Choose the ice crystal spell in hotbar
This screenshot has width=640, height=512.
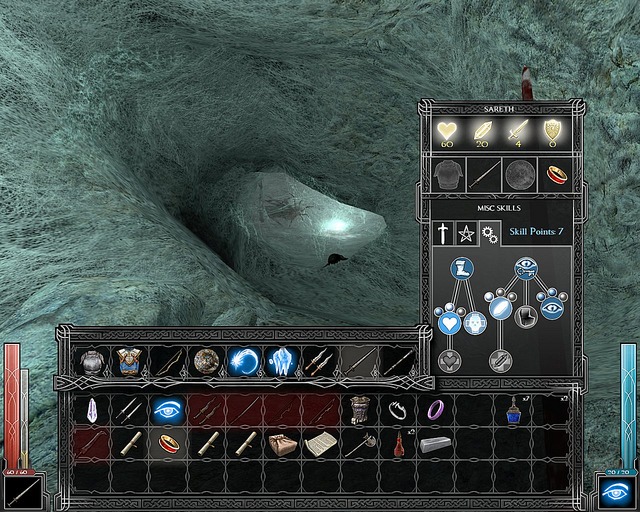(282, 361)
